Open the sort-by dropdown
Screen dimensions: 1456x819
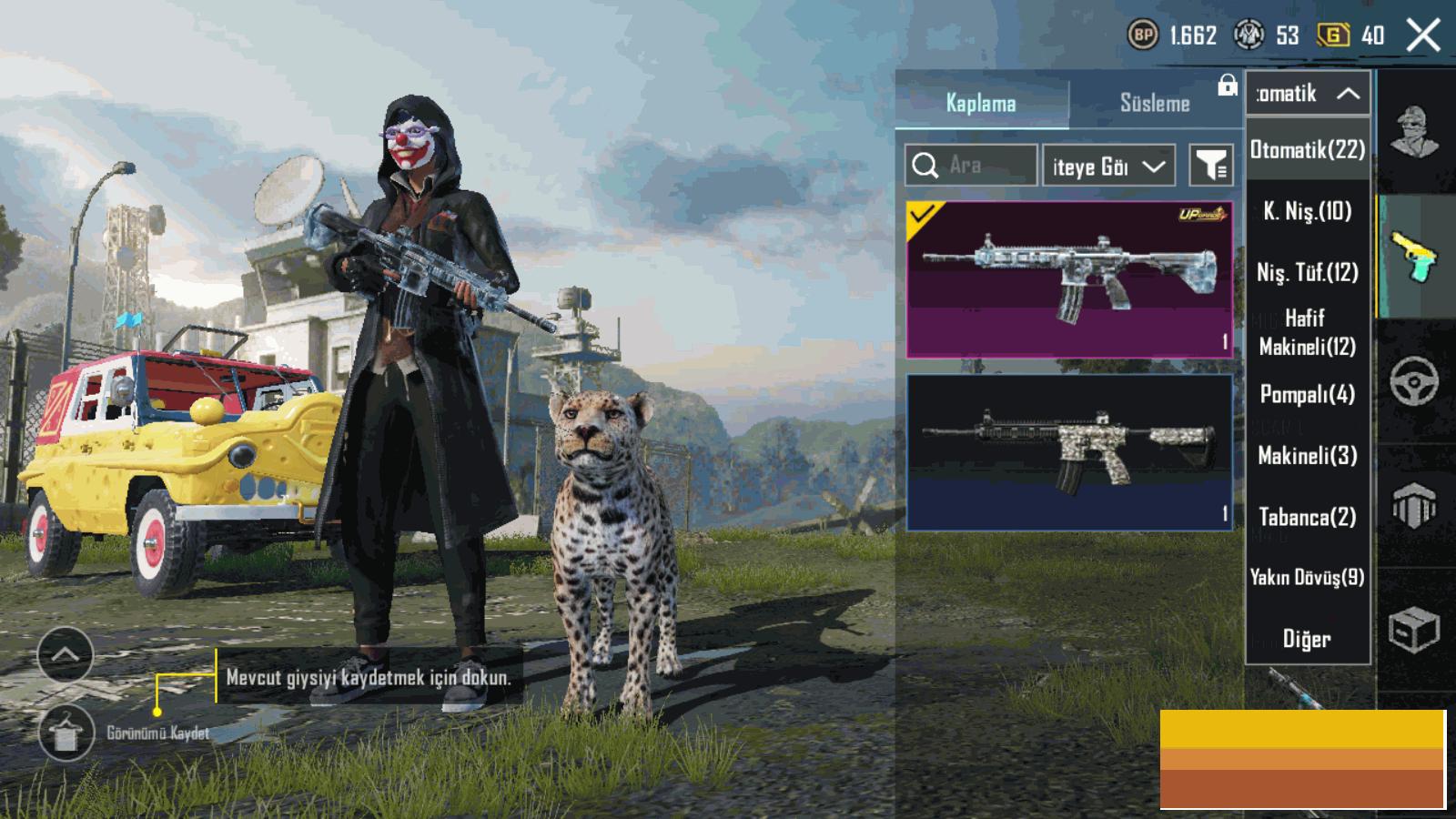point(1107,166)
